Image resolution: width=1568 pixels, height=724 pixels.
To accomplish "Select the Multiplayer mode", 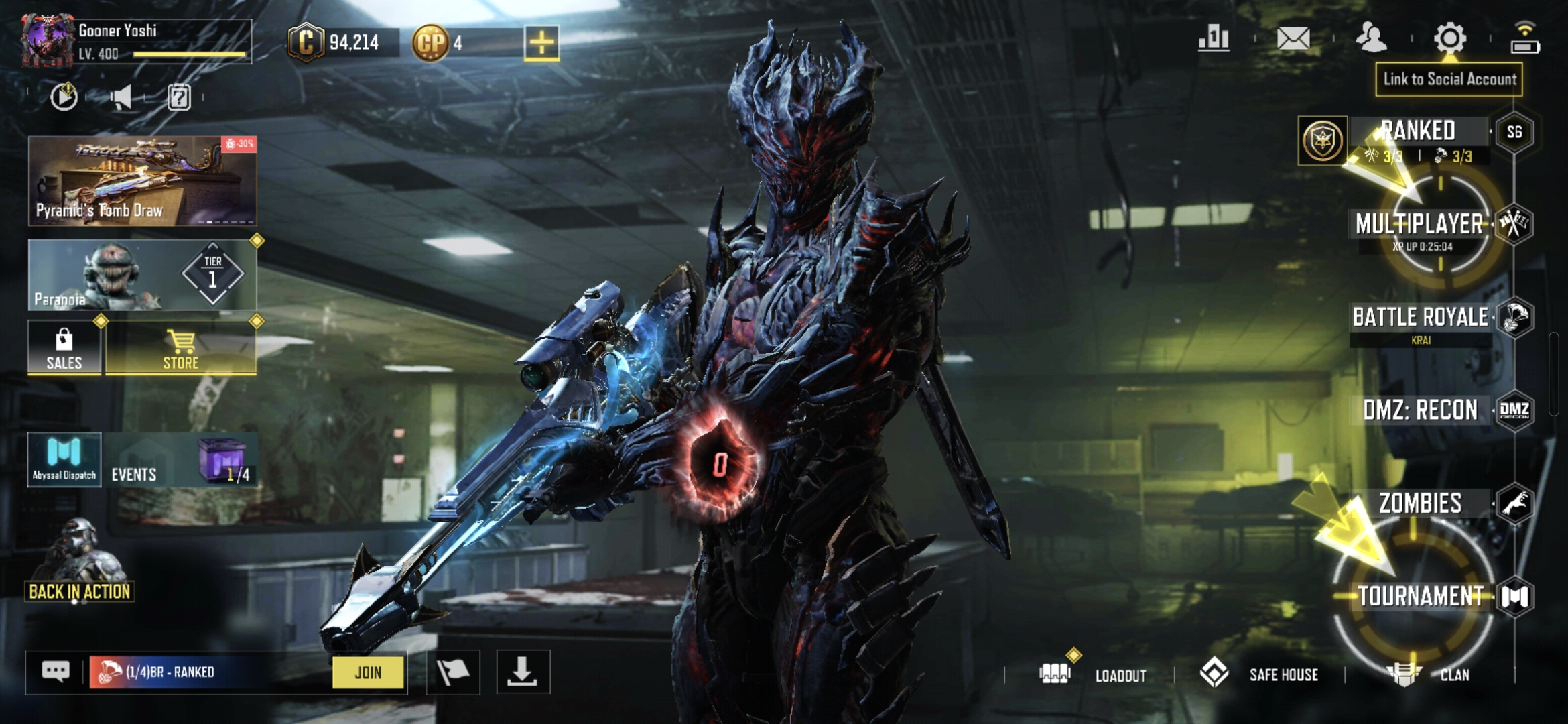I will (x=1419, y=224).
